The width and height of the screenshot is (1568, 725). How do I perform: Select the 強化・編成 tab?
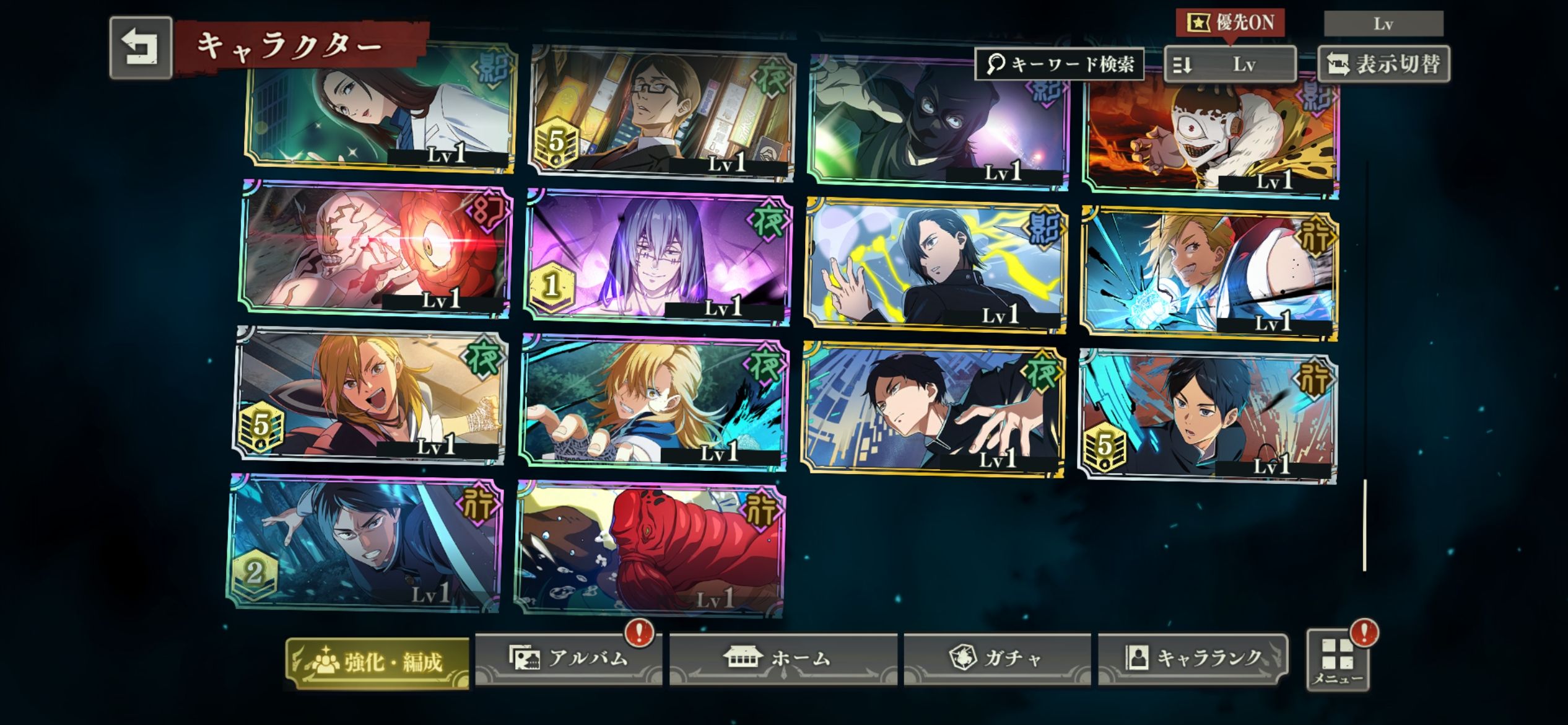point(377,662)
